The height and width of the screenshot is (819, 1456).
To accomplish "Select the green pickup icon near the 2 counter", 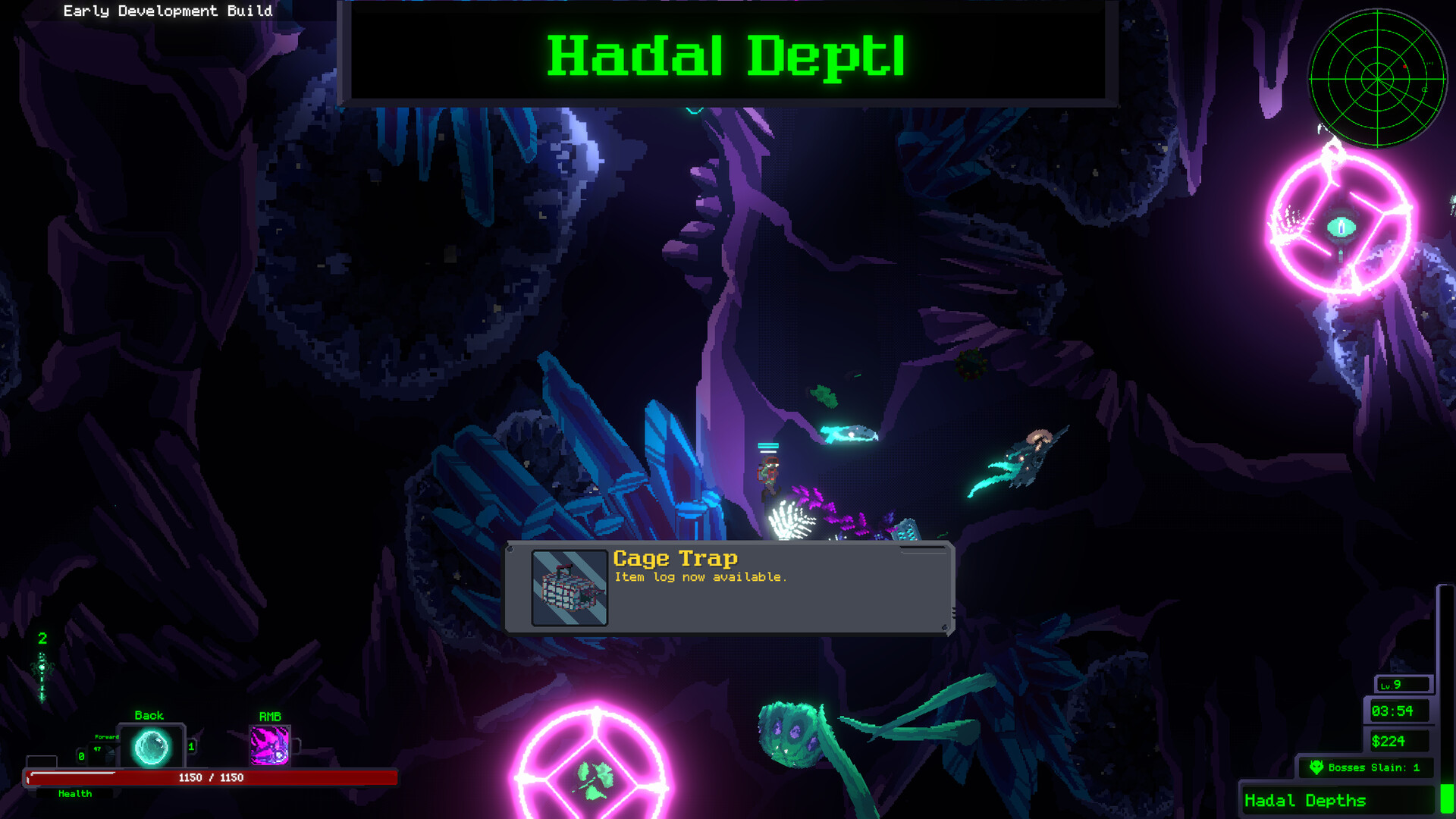I will pyautogui.click(x=41, y=667).
